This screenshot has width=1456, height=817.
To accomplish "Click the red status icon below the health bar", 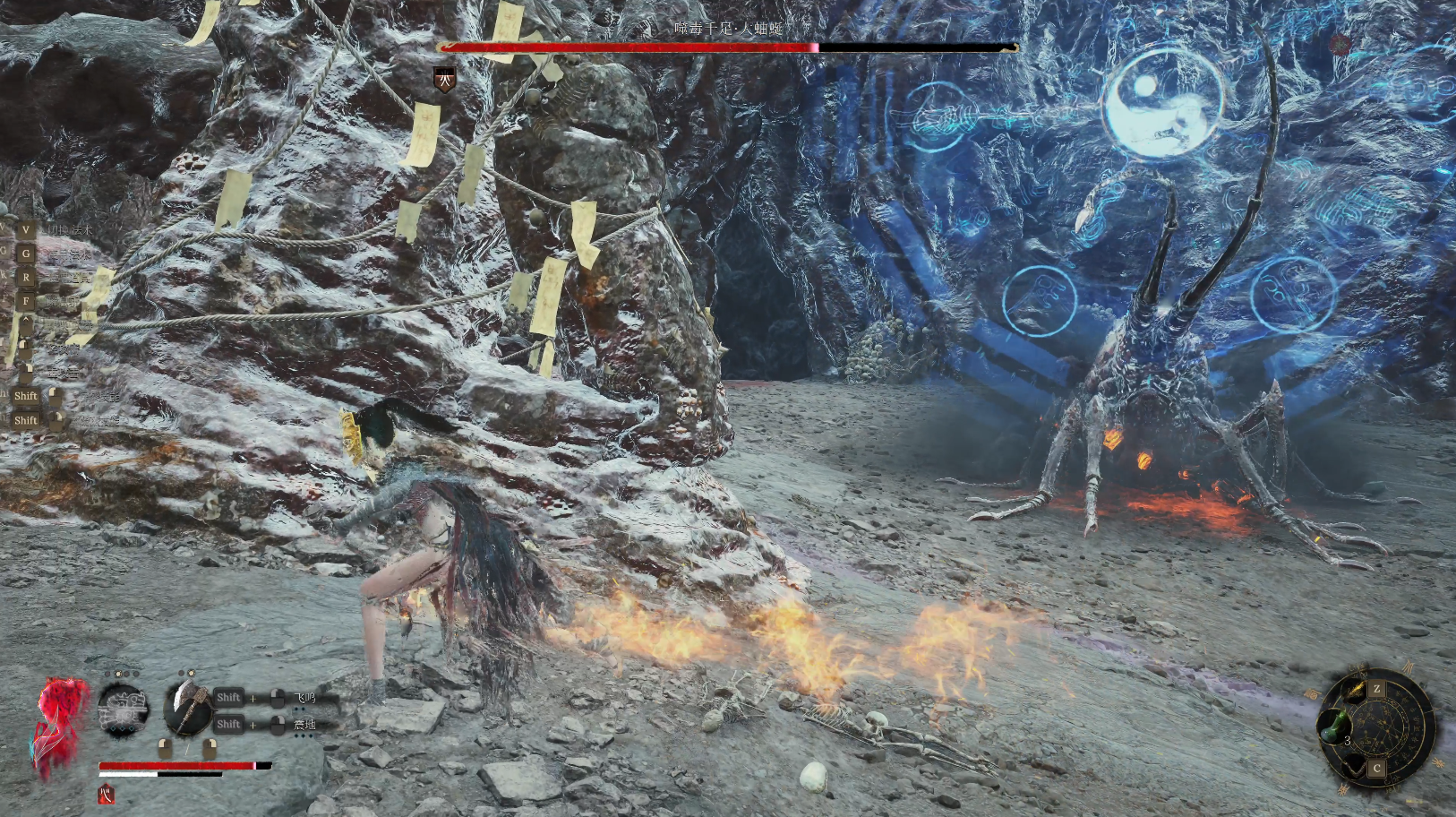I will pos(107,793).
